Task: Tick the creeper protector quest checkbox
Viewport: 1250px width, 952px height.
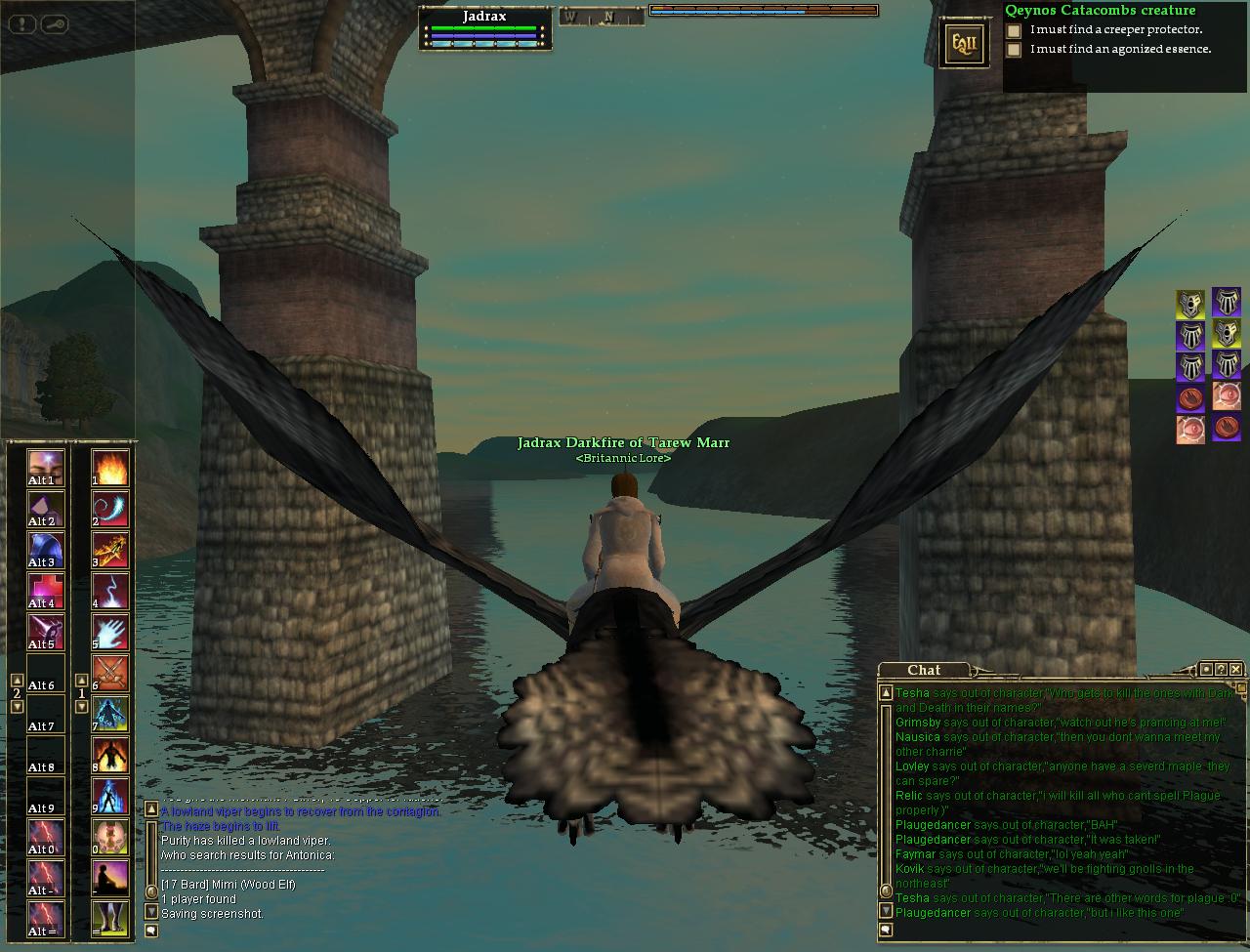Action: (1015, 30)
